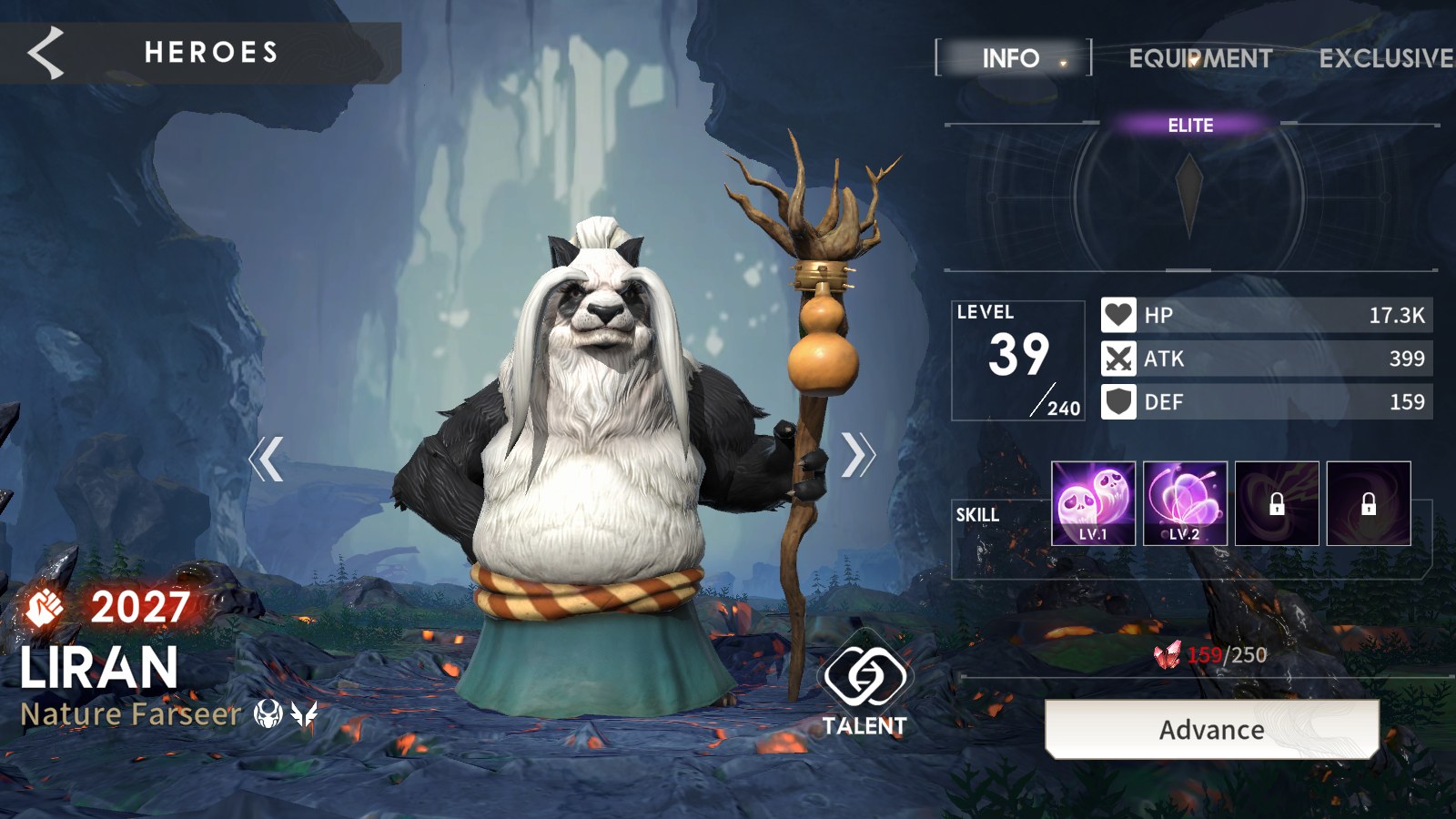Tap the skull faction icon beside Nature Farseer
This screenshot has width=1456, height=819.
[268, 714]
